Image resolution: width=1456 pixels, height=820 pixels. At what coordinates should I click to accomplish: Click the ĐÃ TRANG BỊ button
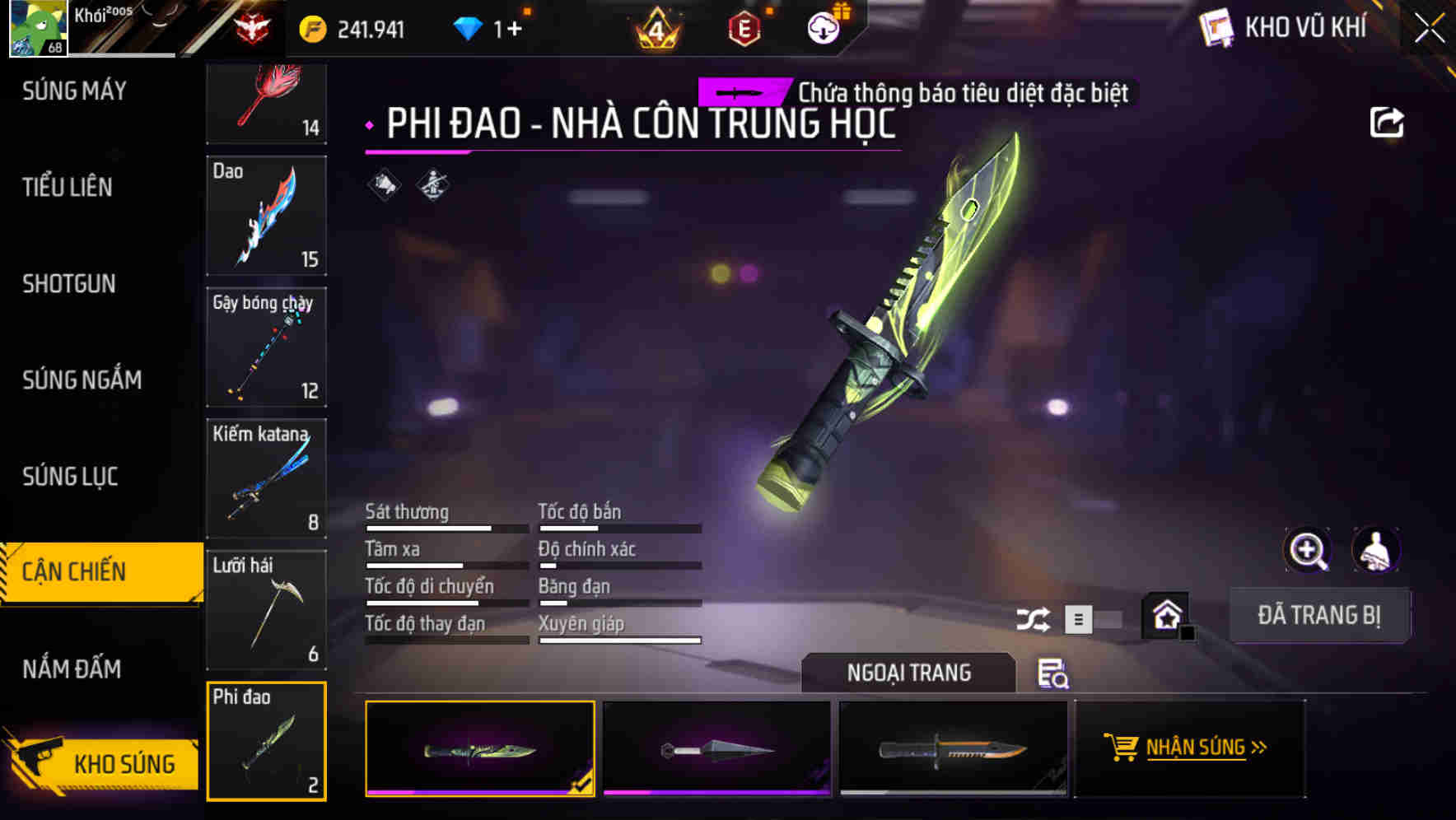pyautogui.click(x=1319, y=615)
